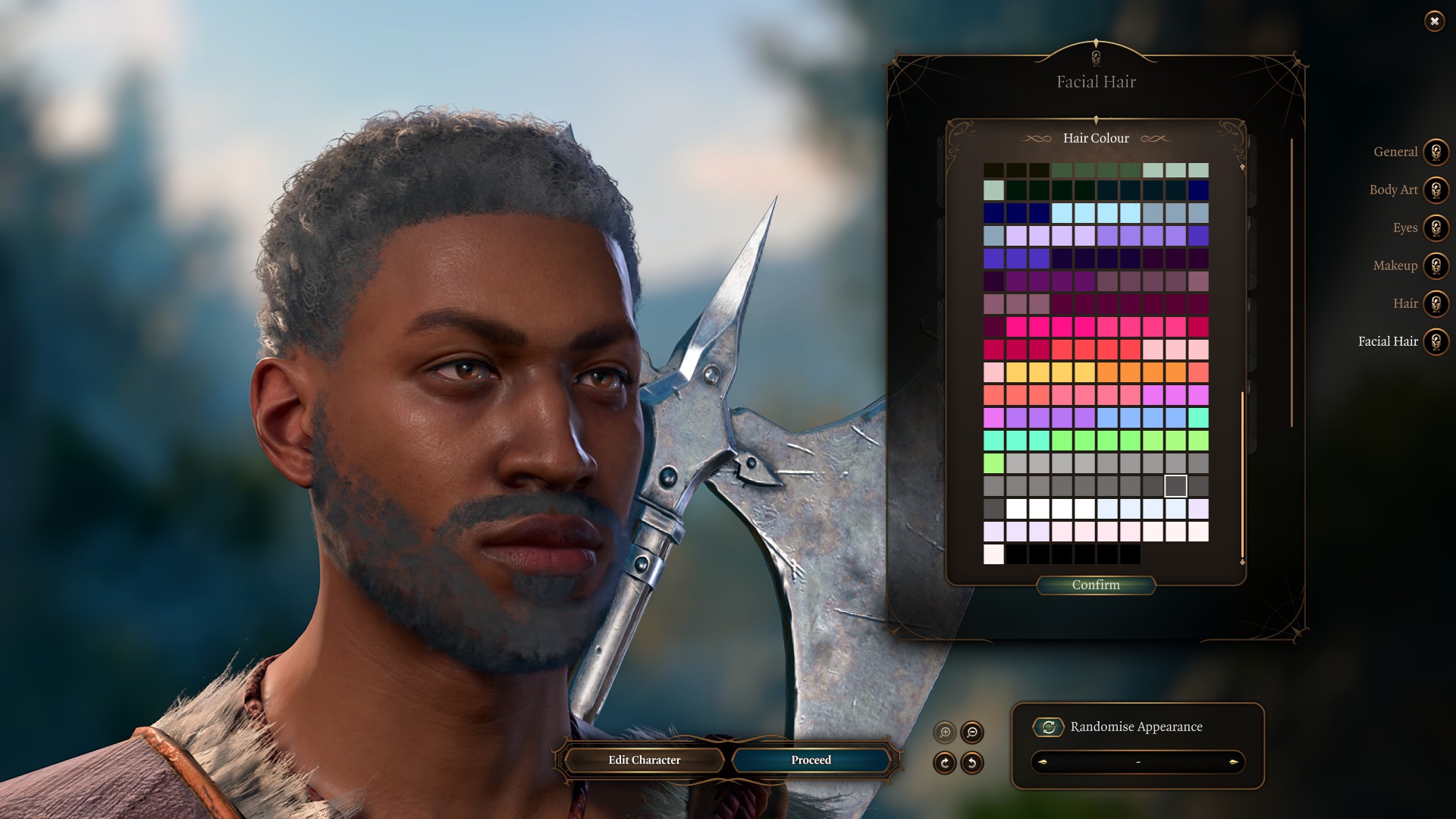Viewport: 1456px width, 819px height.
Task: Zoom in on the character
Action: click(945, 733)
